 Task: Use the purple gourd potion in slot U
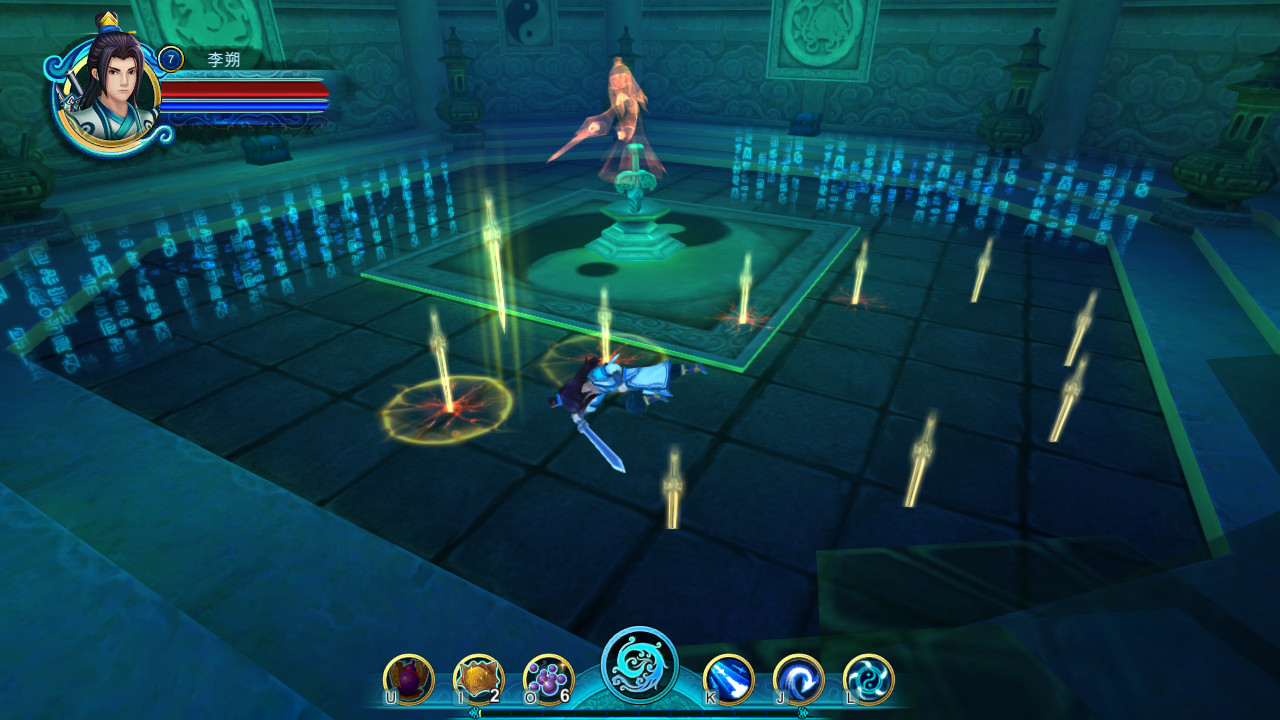click(x=408, y=677)
